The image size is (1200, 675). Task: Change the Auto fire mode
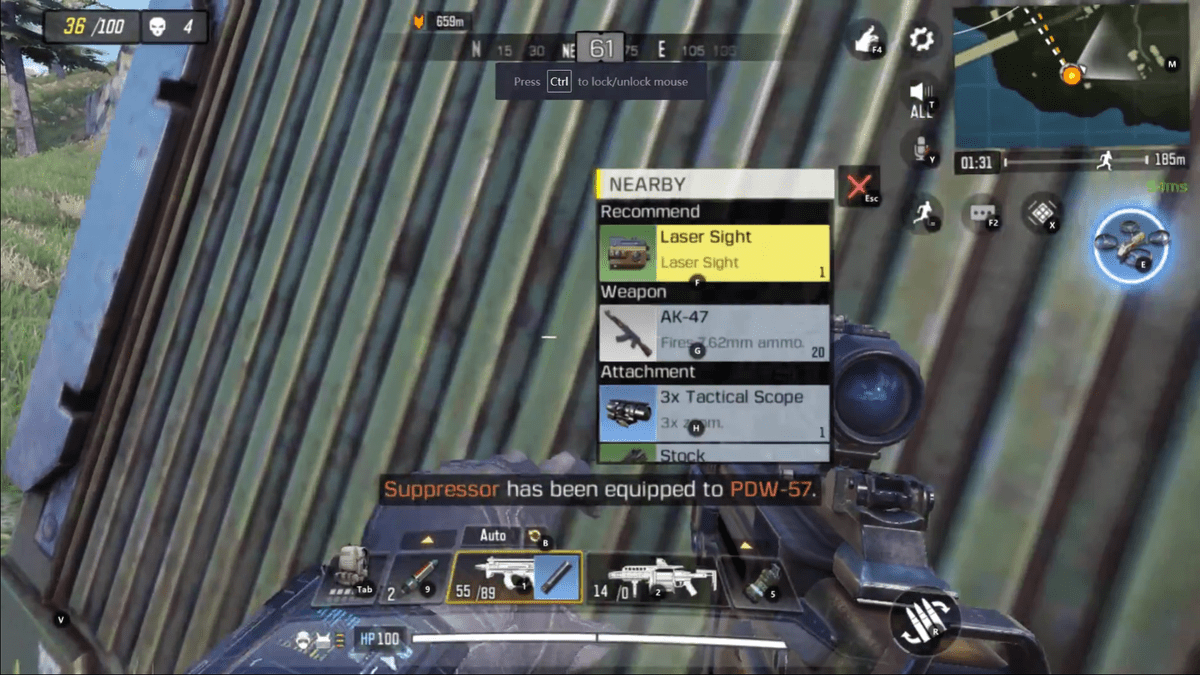(x=493, y=537)
